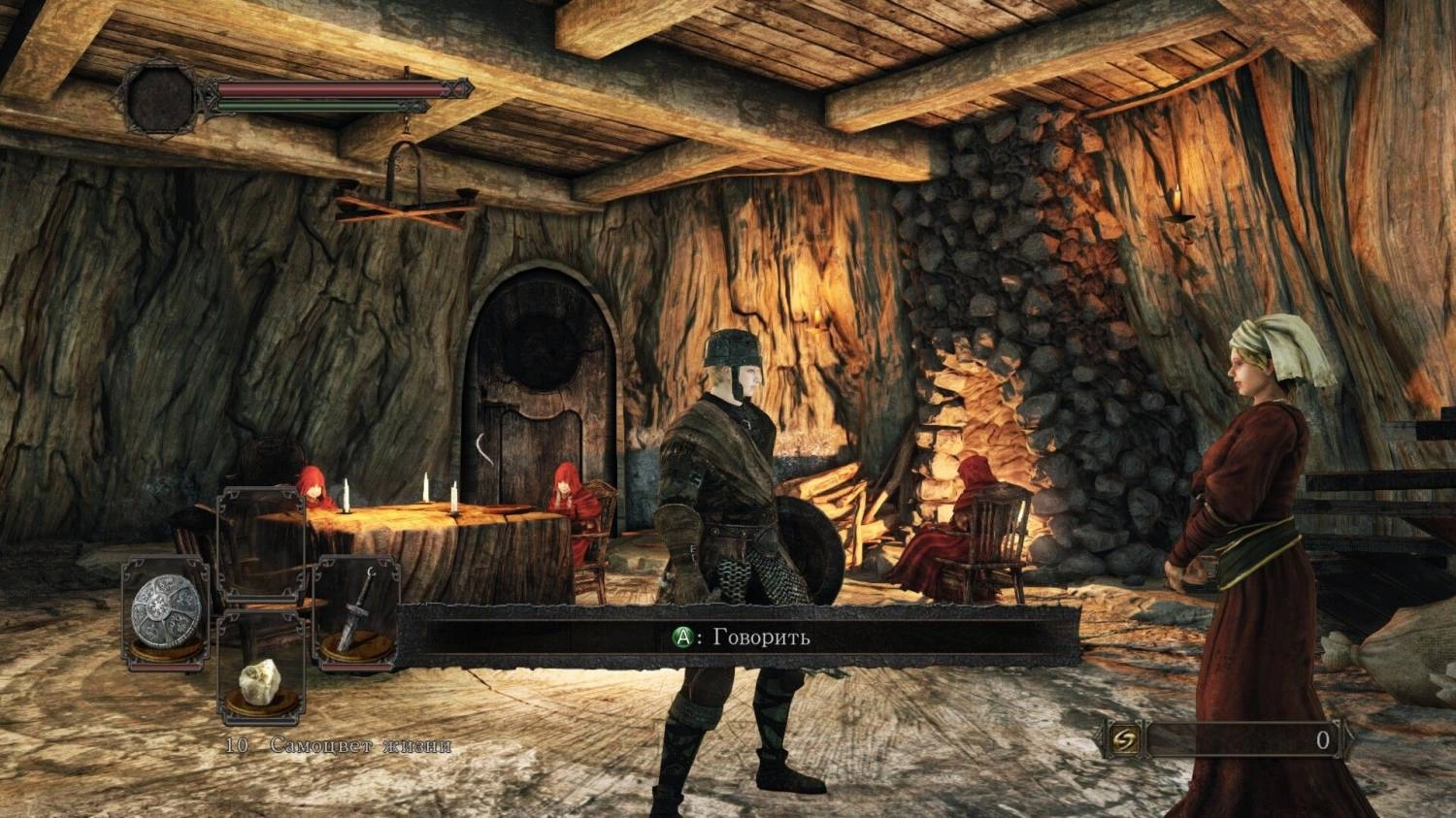Screen dimensions: 1456x818
Task: Select the empty spell slot
Action: point(260,543)
